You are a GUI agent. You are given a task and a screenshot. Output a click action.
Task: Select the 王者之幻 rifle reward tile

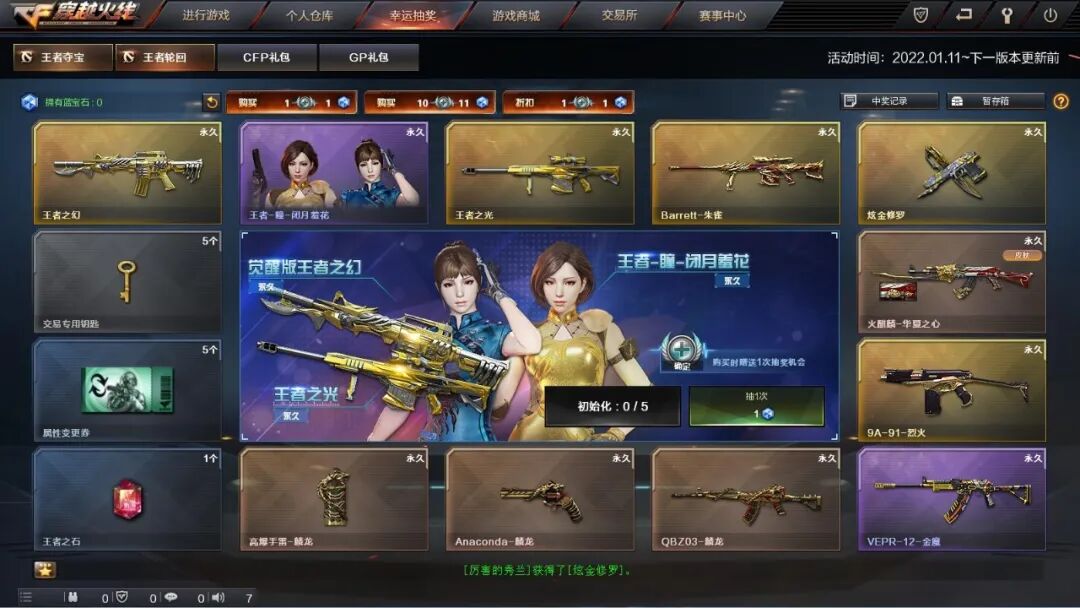(127, 172)
